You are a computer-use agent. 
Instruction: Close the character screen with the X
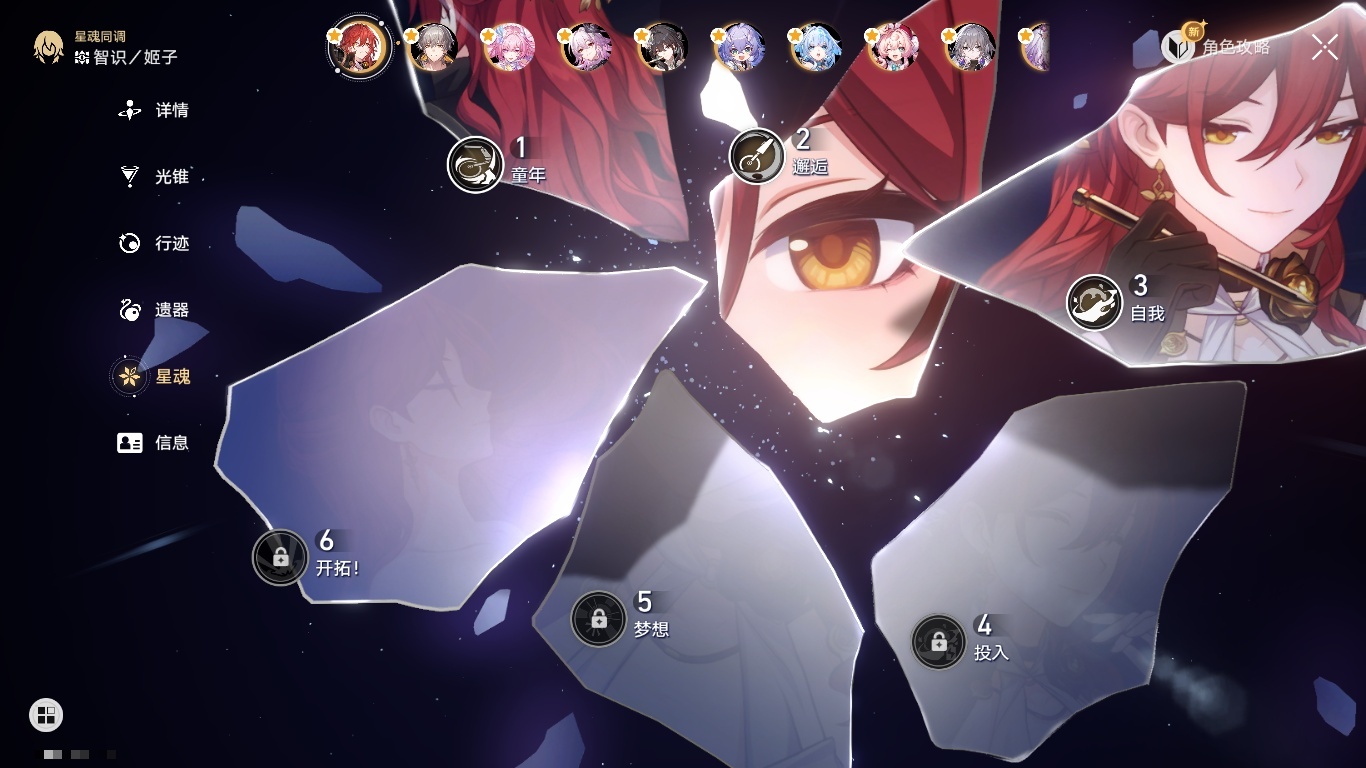(1325, 47)
